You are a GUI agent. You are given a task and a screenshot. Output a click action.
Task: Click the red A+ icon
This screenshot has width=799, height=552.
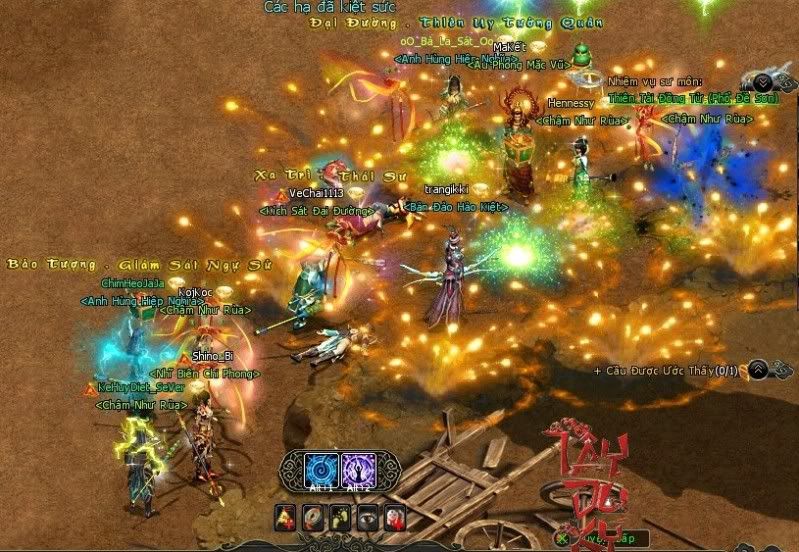point(284,518)
